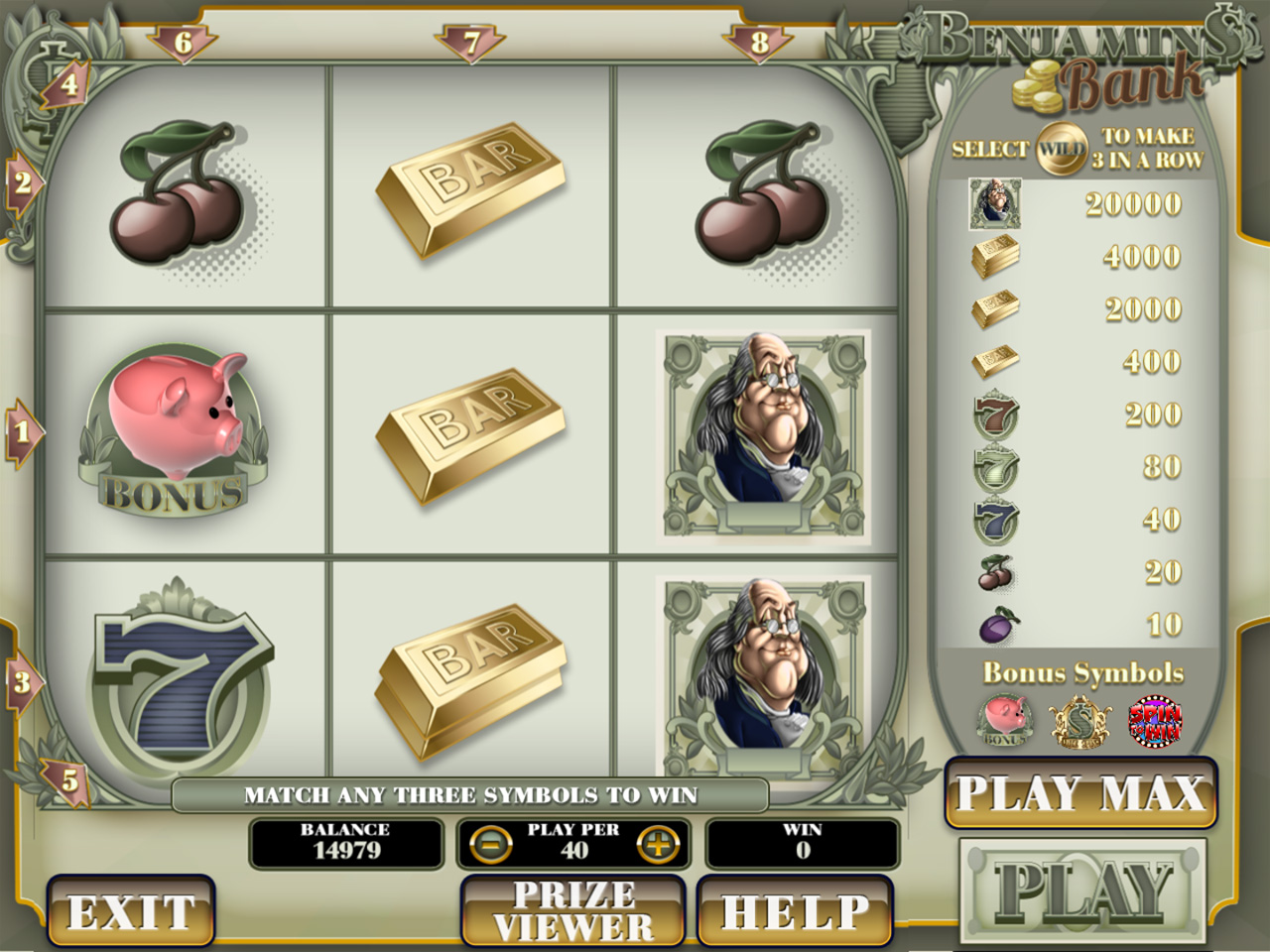Increase the bet with the plus button

(659, 844)
